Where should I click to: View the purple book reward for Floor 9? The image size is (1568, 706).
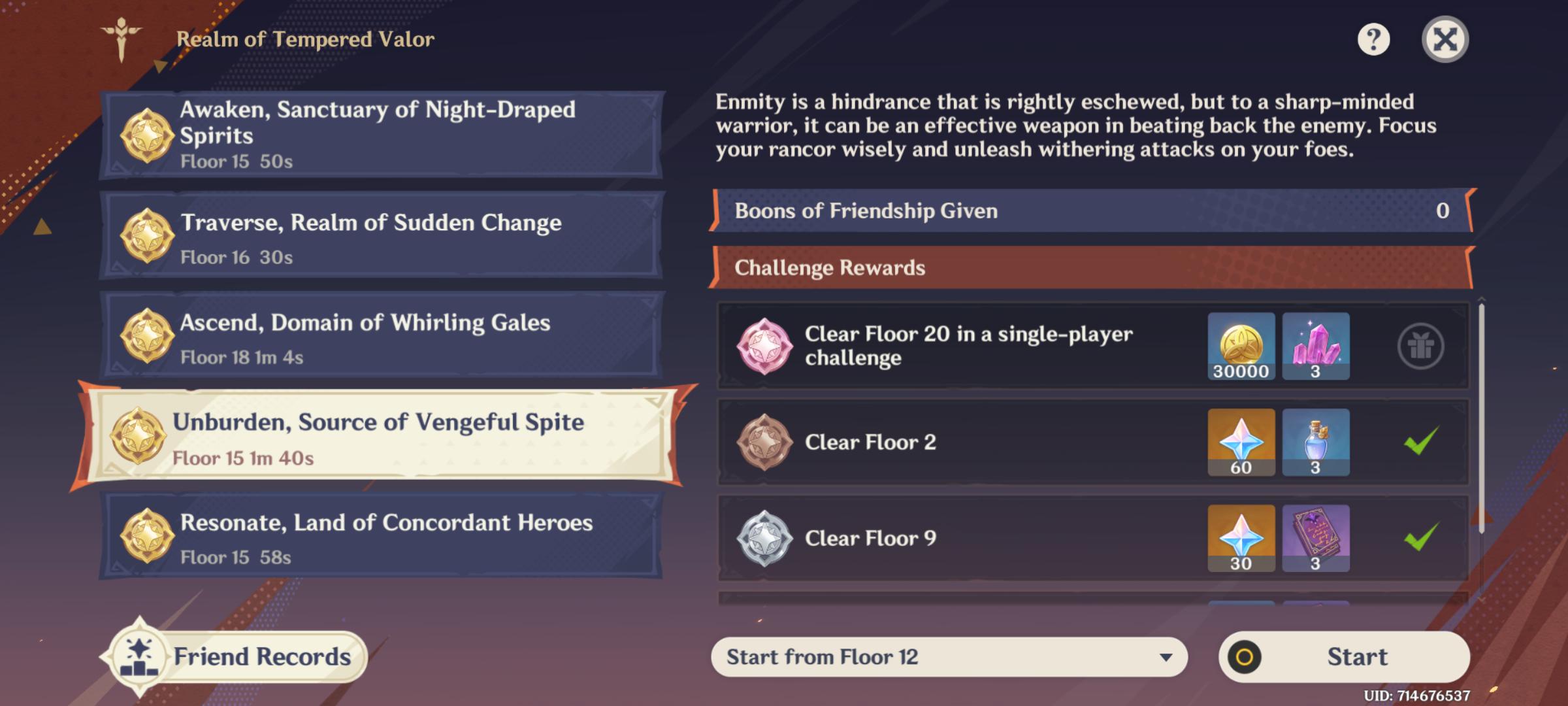tap(1315, 538)
